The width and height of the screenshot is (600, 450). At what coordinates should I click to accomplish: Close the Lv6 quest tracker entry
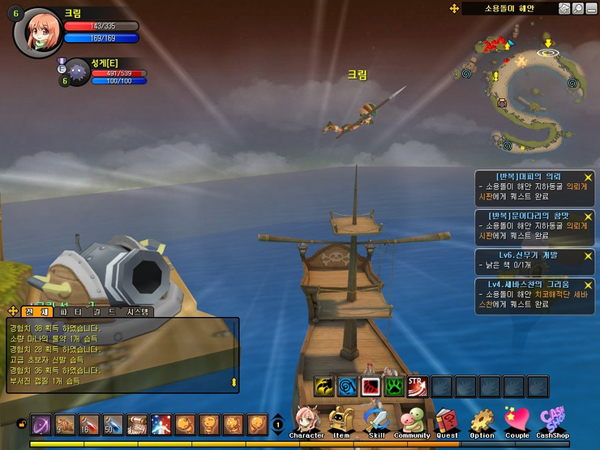point(588,254)
